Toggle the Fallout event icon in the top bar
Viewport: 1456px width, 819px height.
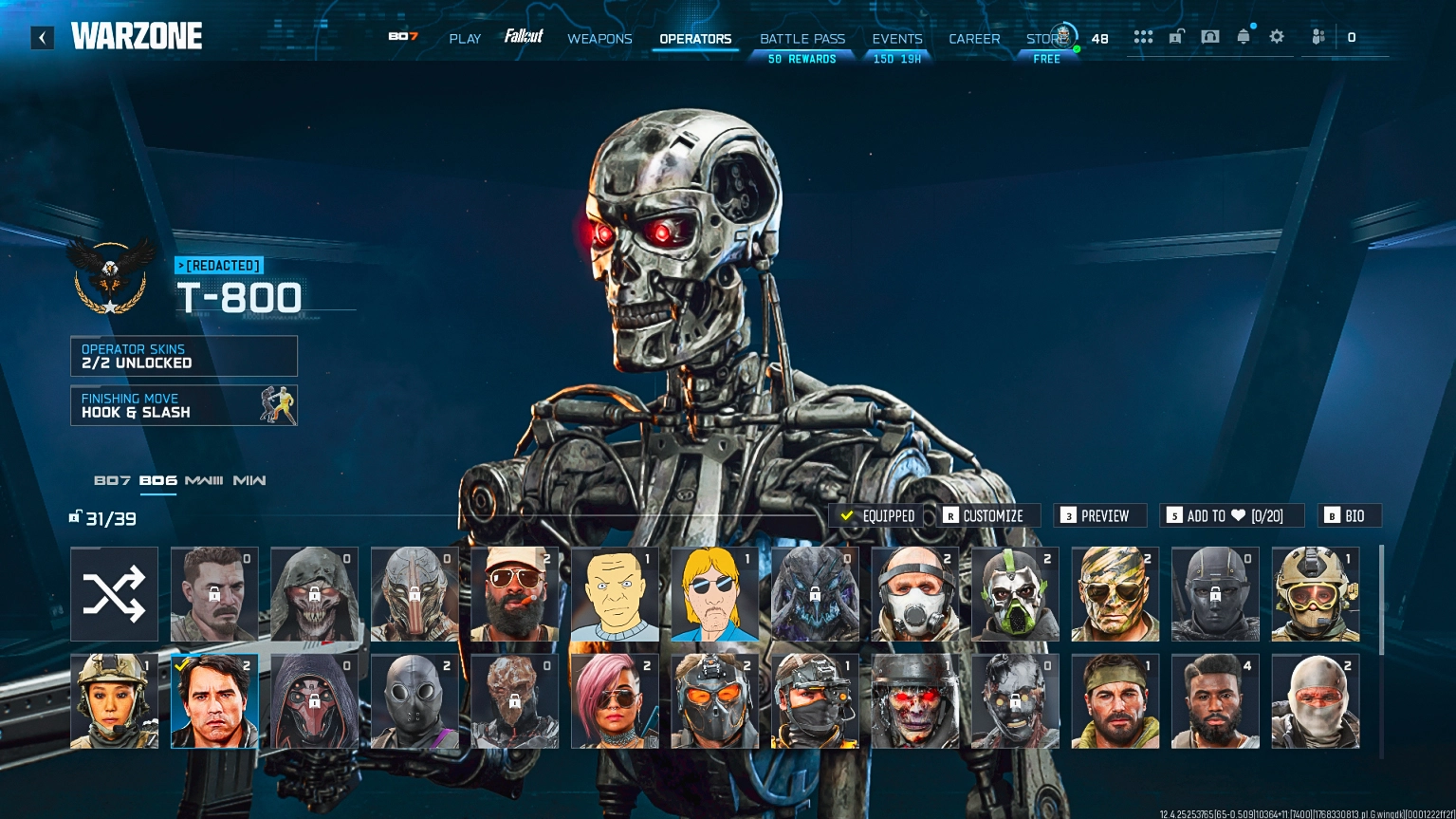[x=525, y=38]
